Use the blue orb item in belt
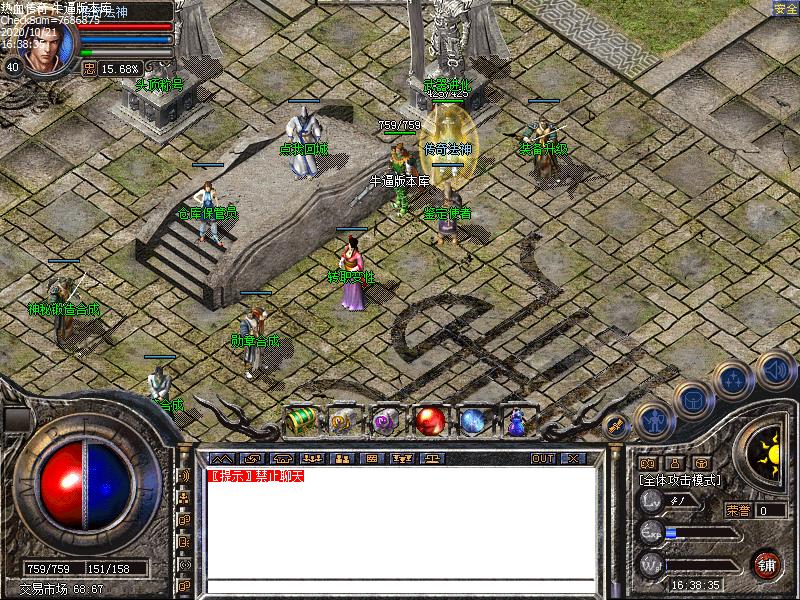Screen dimensions: 800x600 click(473, 421)
